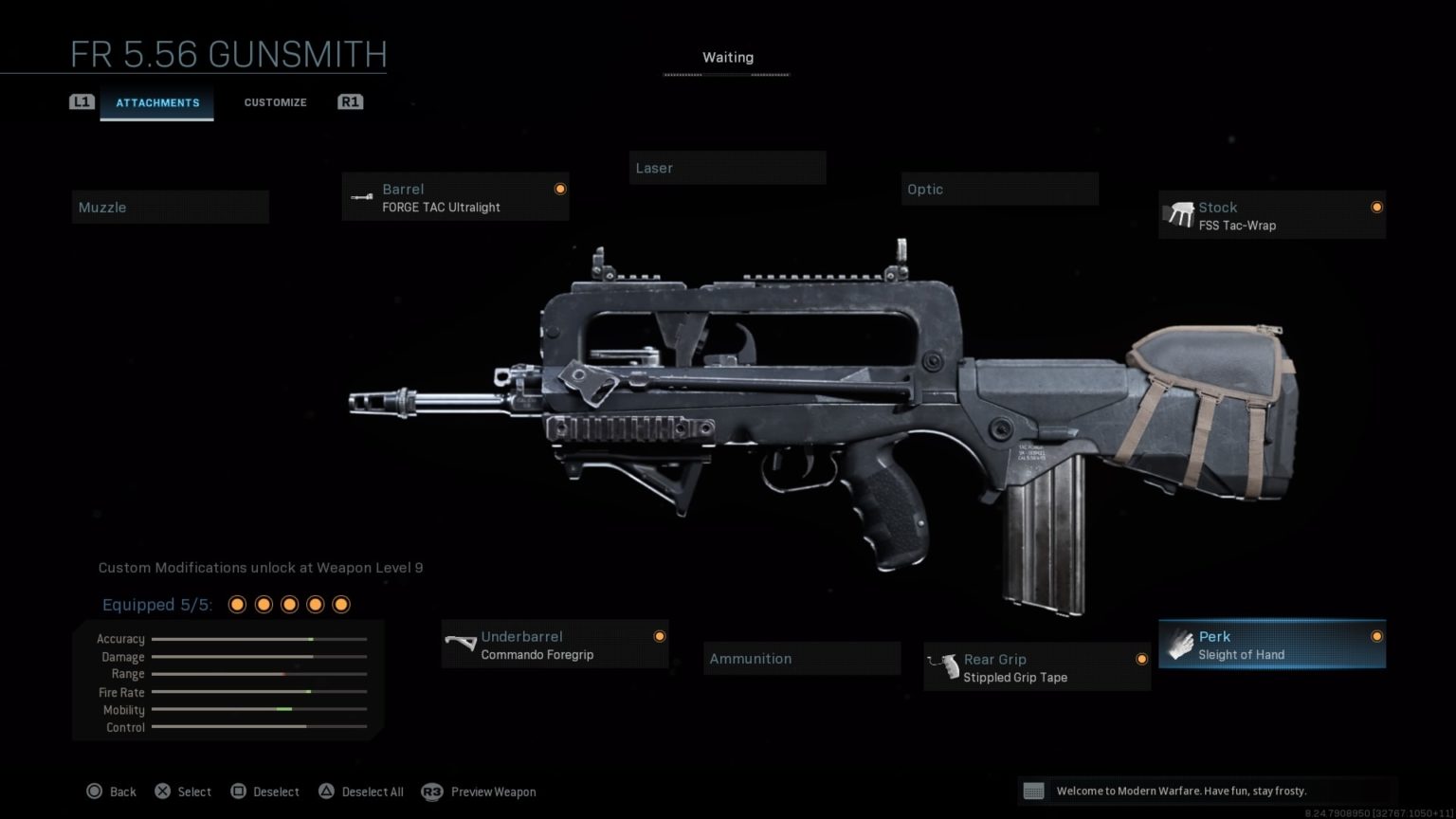Click Deselect All
1456x819 pixels.
(373, 791)
